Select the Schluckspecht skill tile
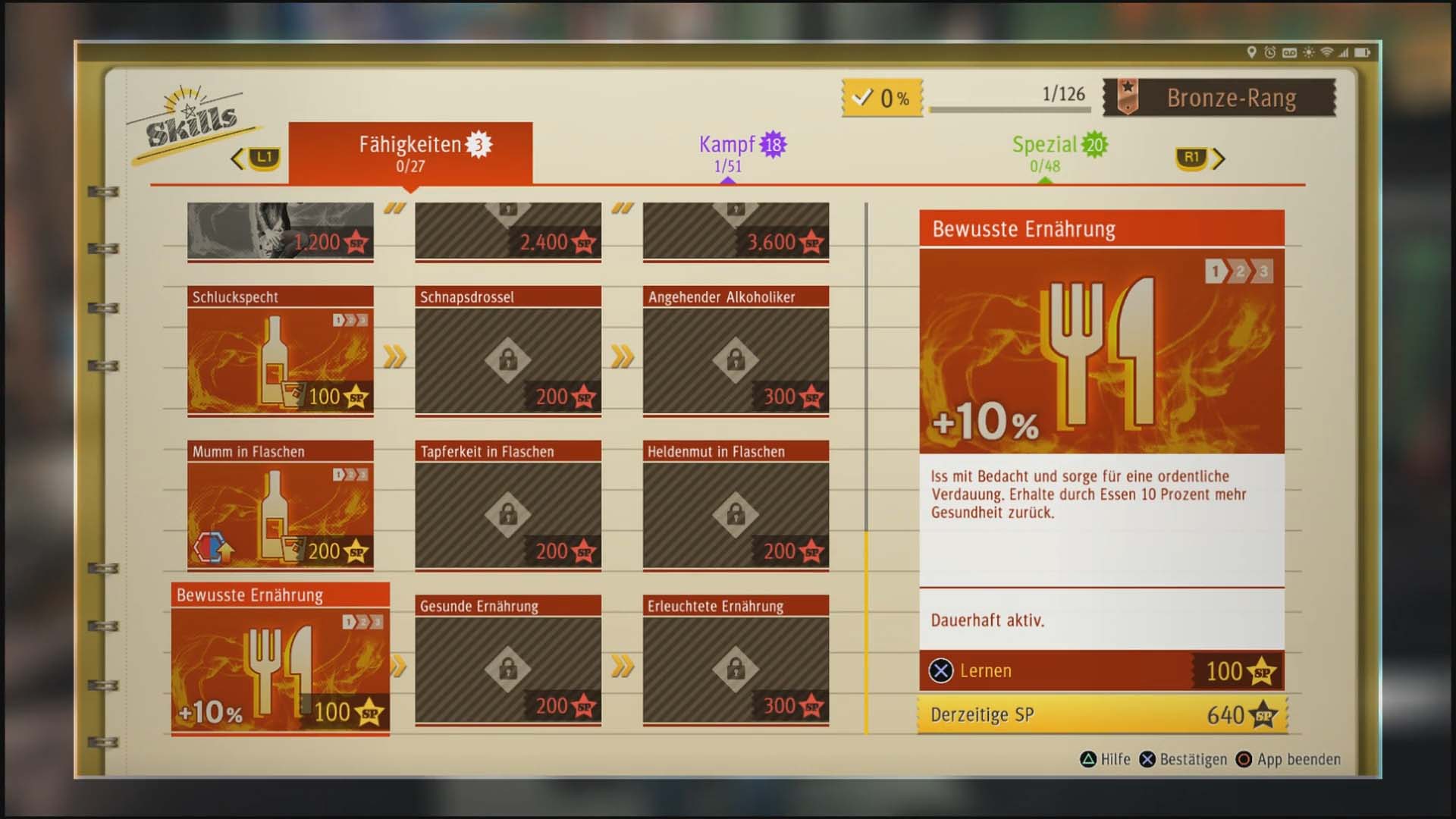 pos(280,351)
